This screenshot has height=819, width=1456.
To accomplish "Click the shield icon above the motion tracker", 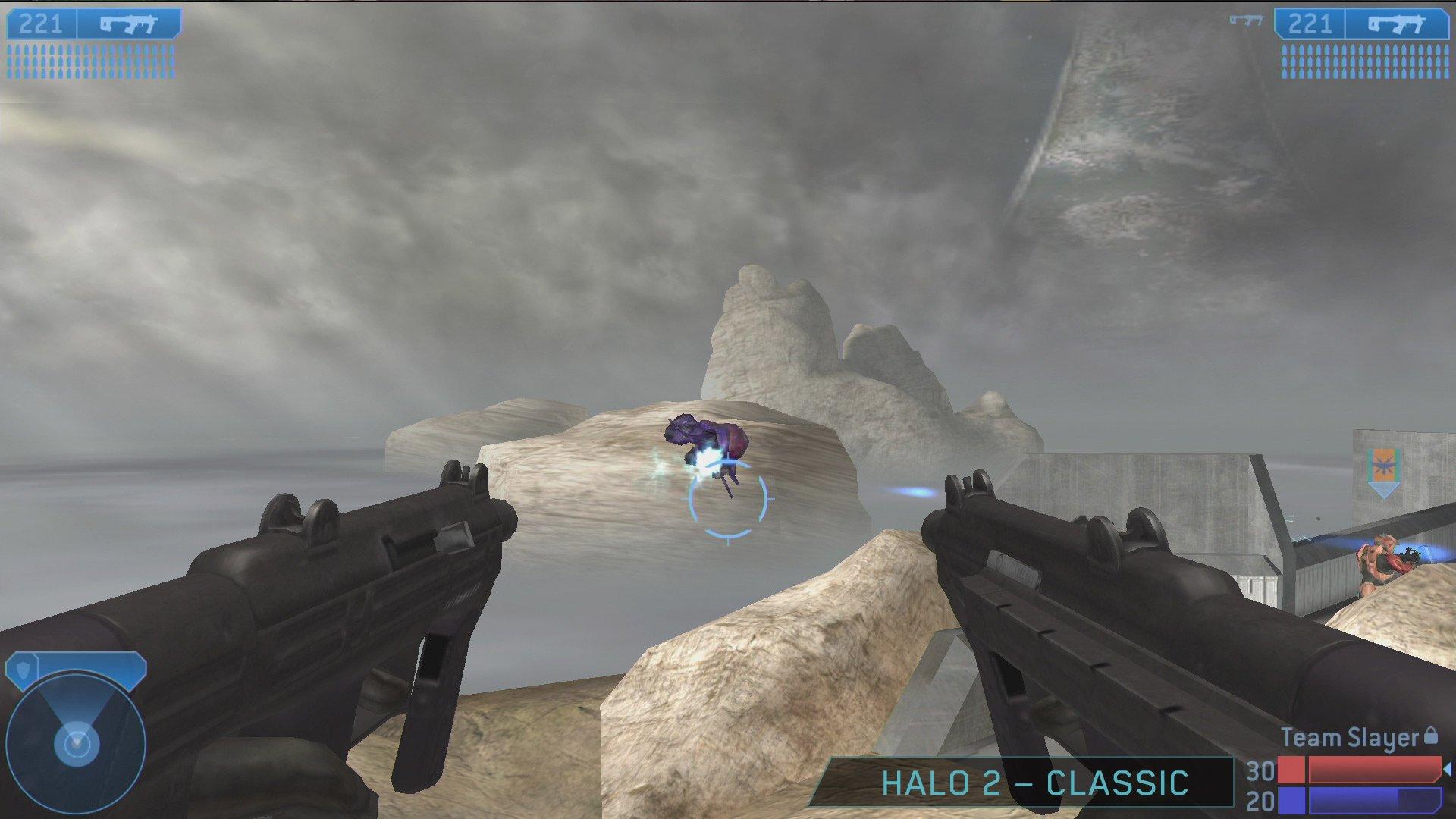I will click(24, 671).
